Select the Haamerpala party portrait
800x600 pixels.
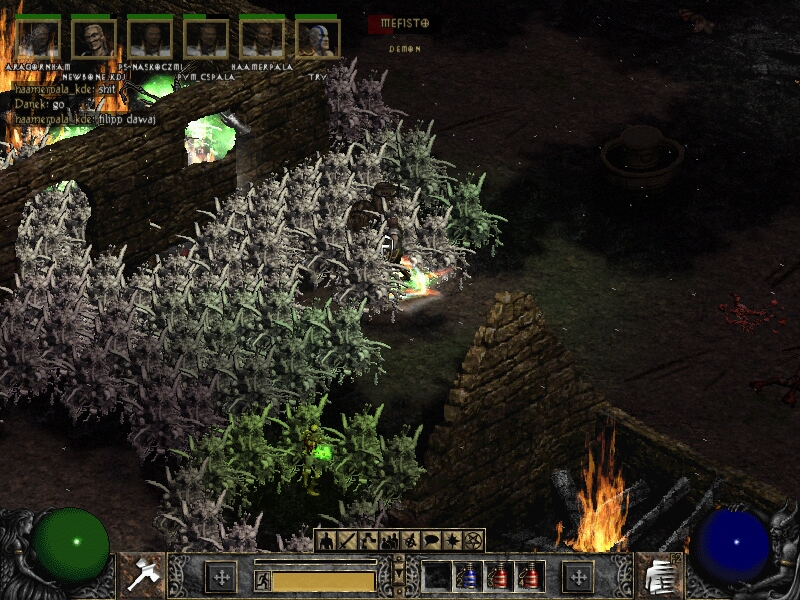(x=262, y=38)
